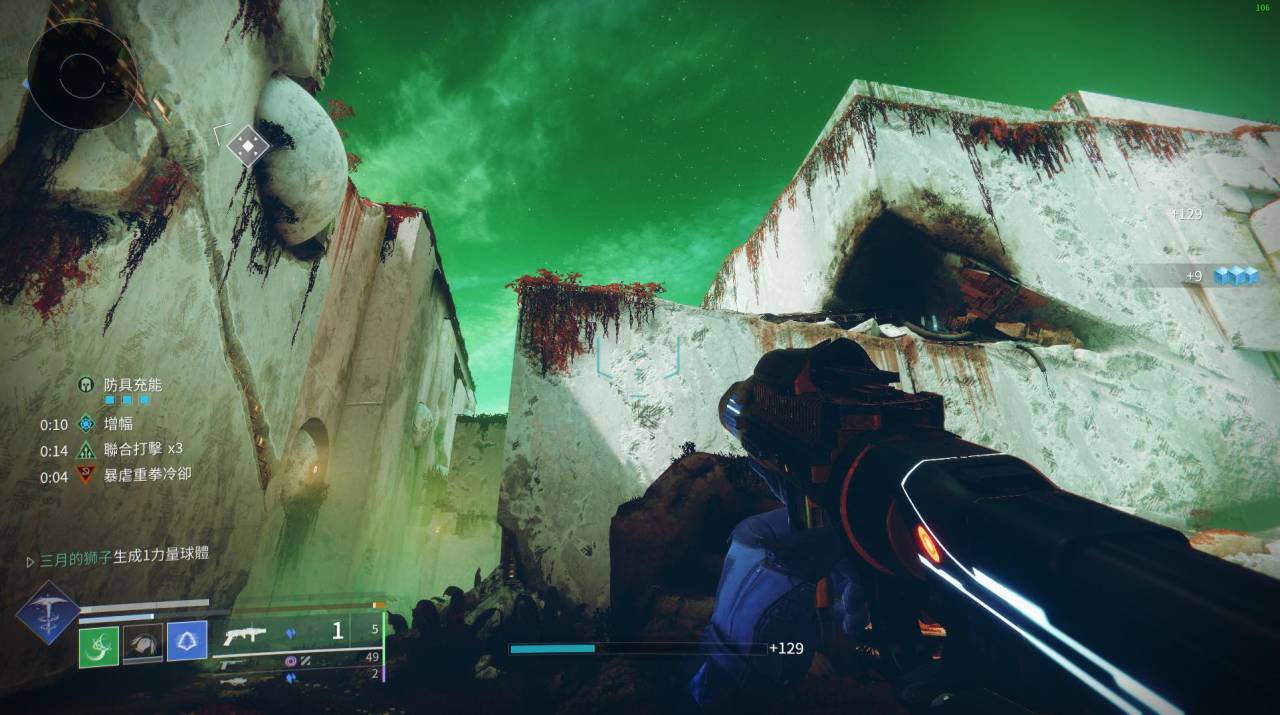Select the 增幅 buff icon
This screenshot has height=715, width=1280.
click(x=86, y=424)
